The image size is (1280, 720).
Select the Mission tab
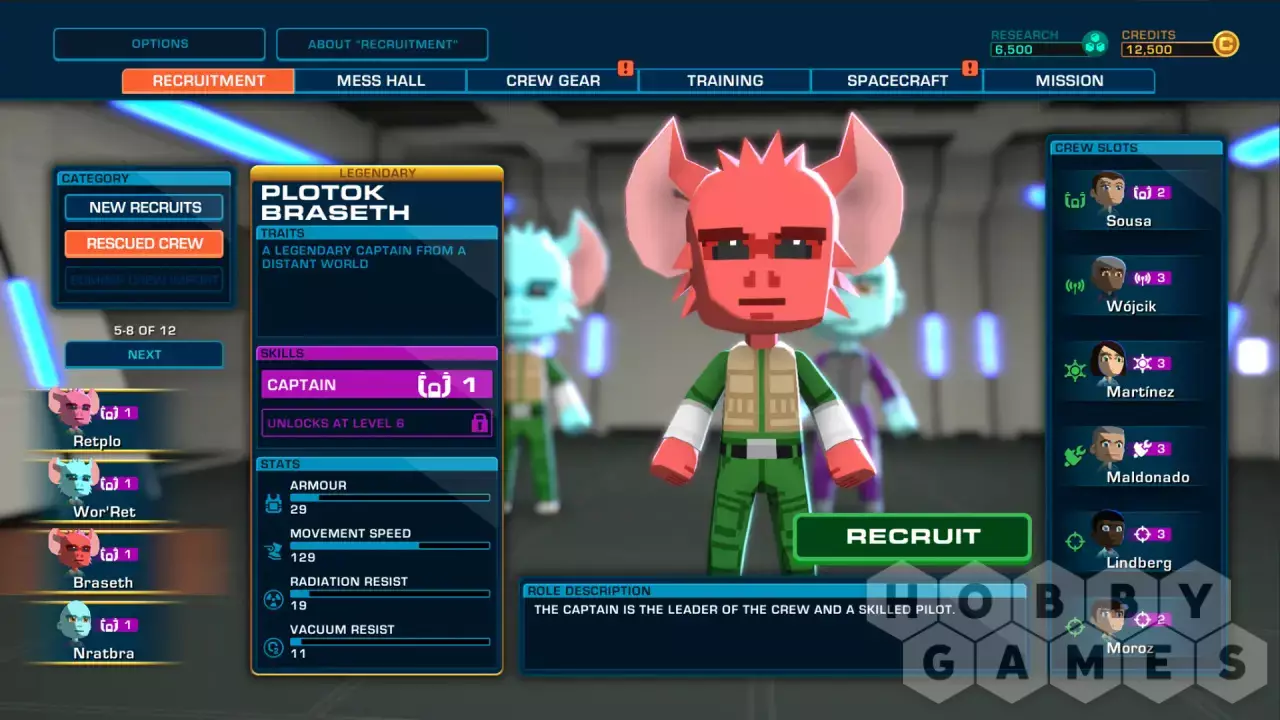click(1069, 81)
